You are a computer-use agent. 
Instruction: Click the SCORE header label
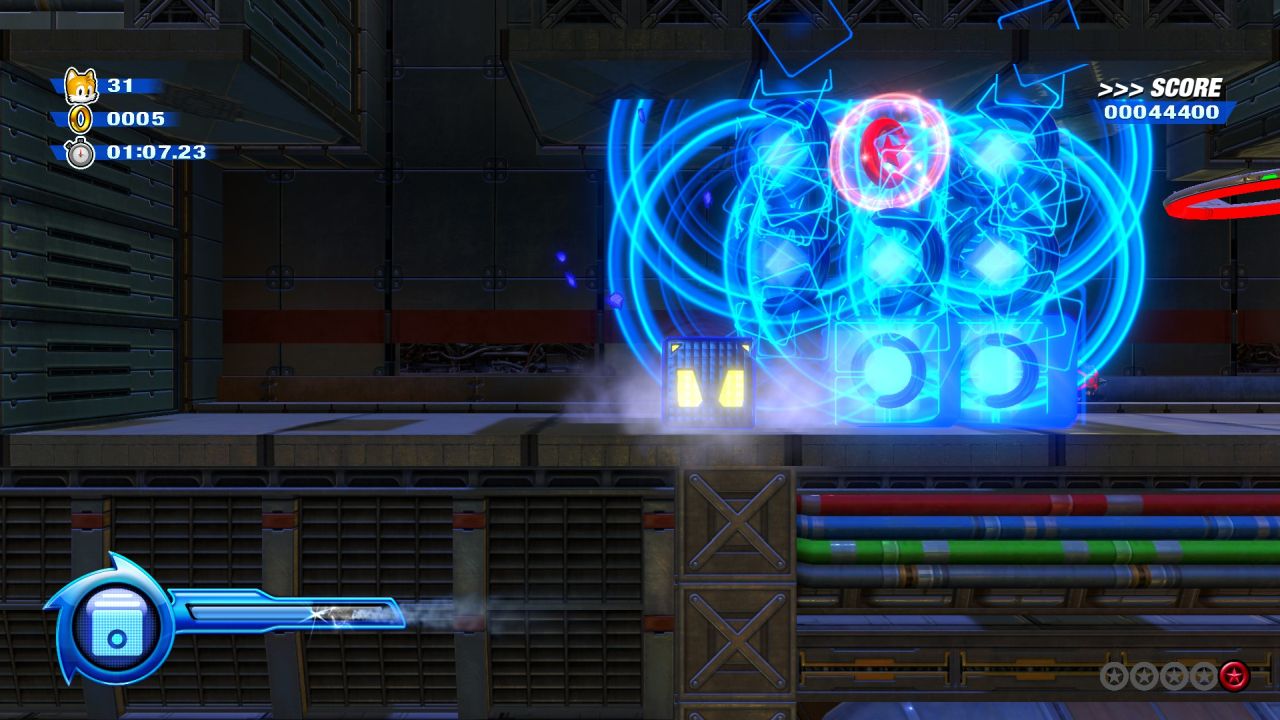click(1186, 86)
